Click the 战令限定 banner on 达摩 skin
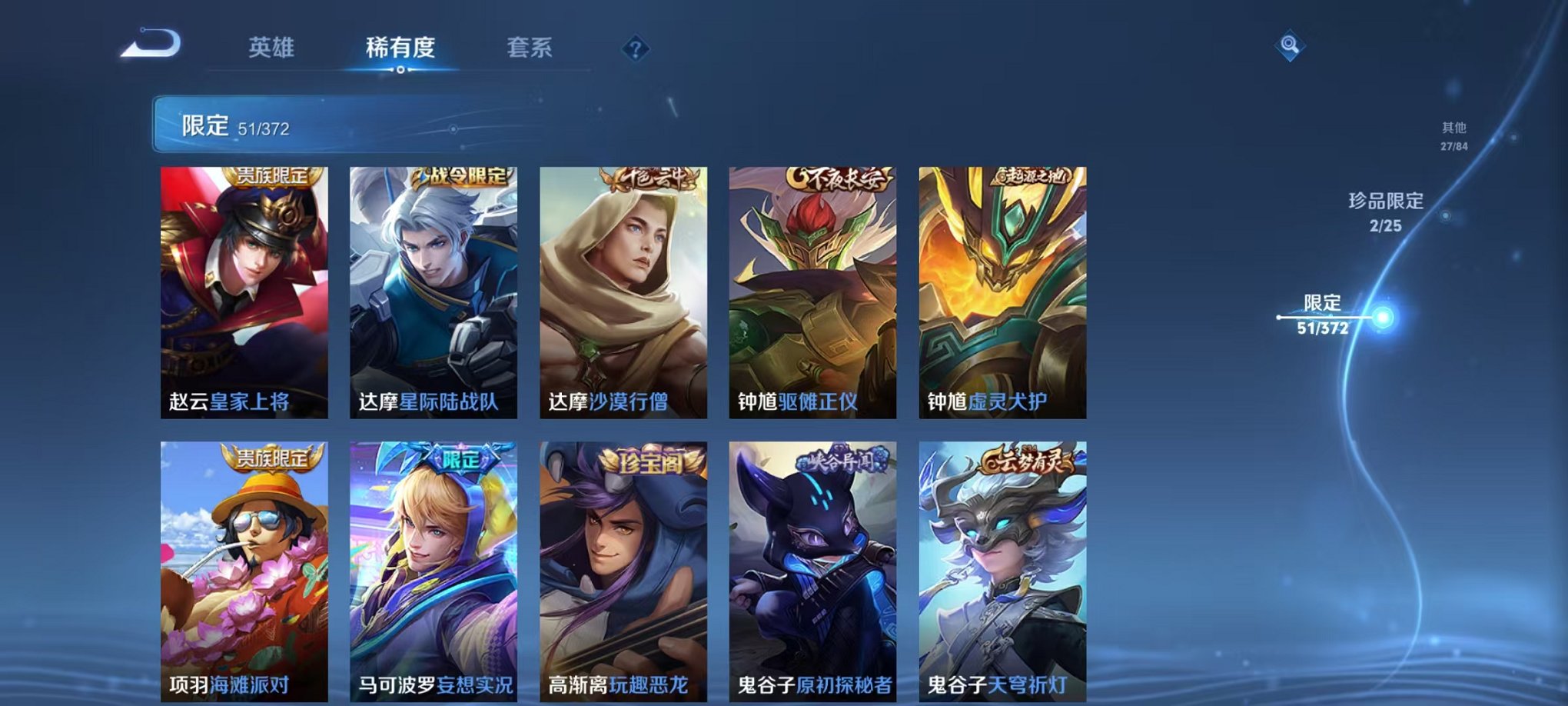The width and height of the screenshot is (1568, 706). click(461, 176)
